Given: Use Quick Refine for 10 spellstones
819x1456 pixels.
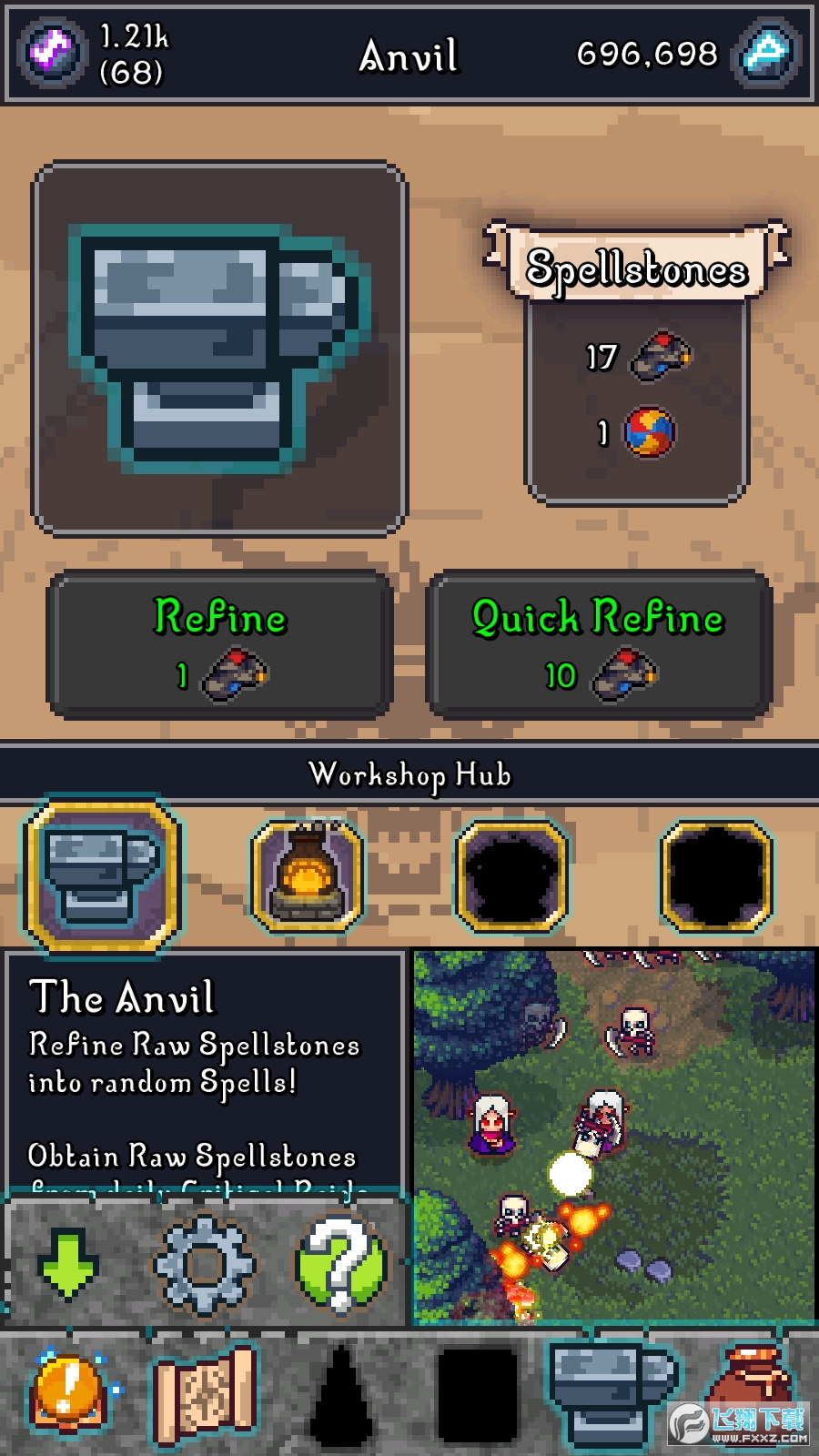Looking at the screenshot, I should tap(599, 644).
